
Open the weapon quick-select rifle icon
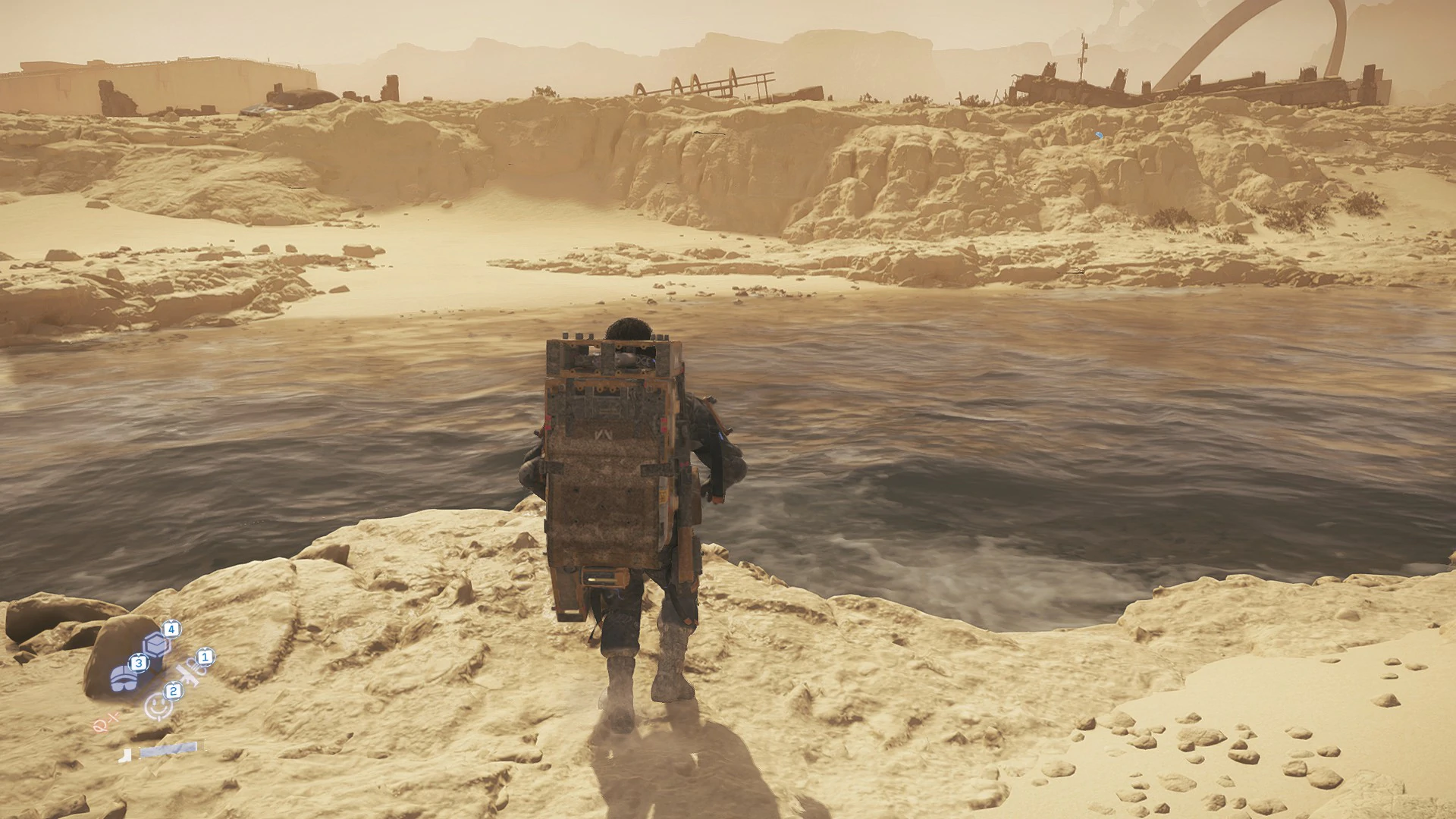point(187,674)
